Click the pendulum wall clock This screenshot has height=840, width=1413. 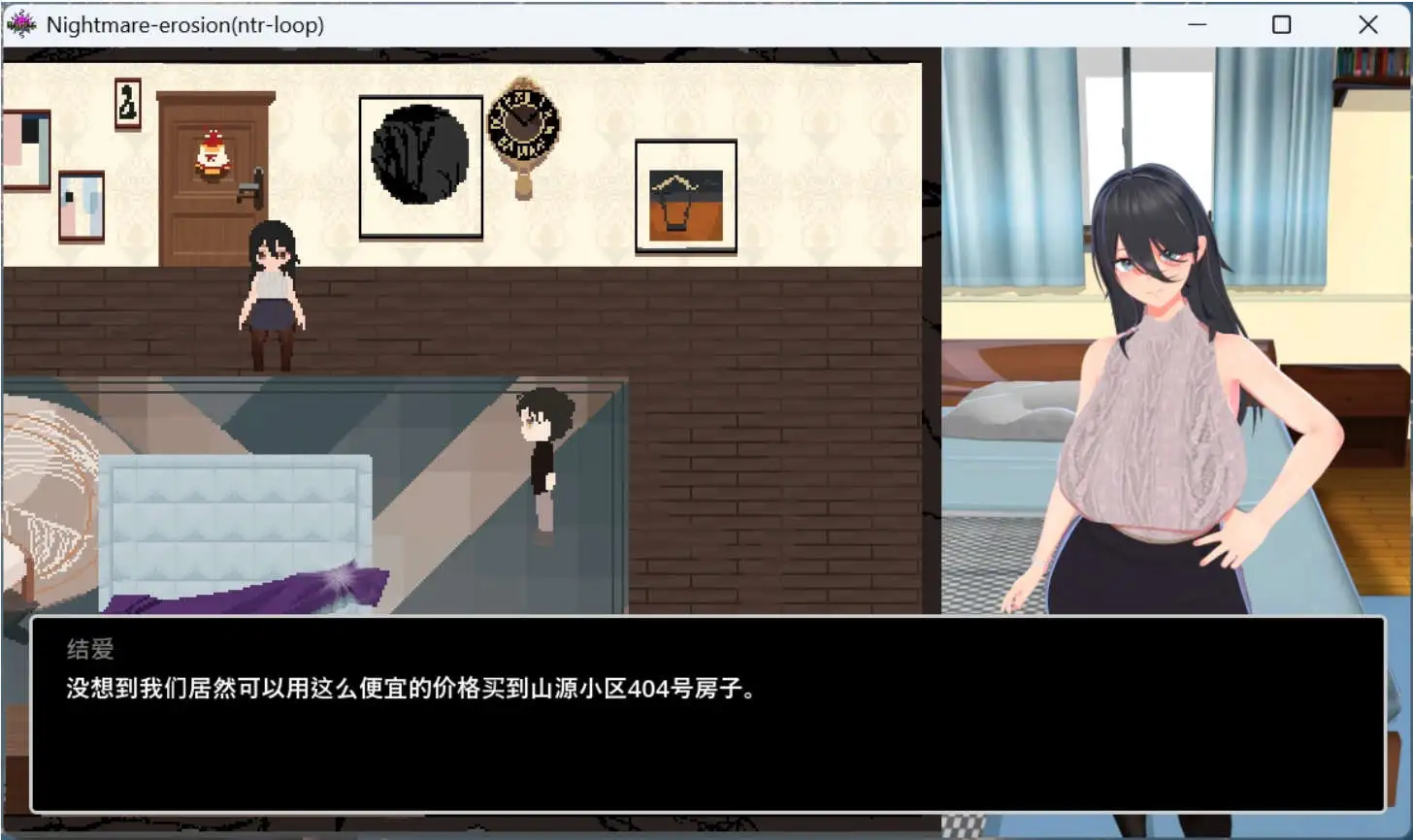525,126
